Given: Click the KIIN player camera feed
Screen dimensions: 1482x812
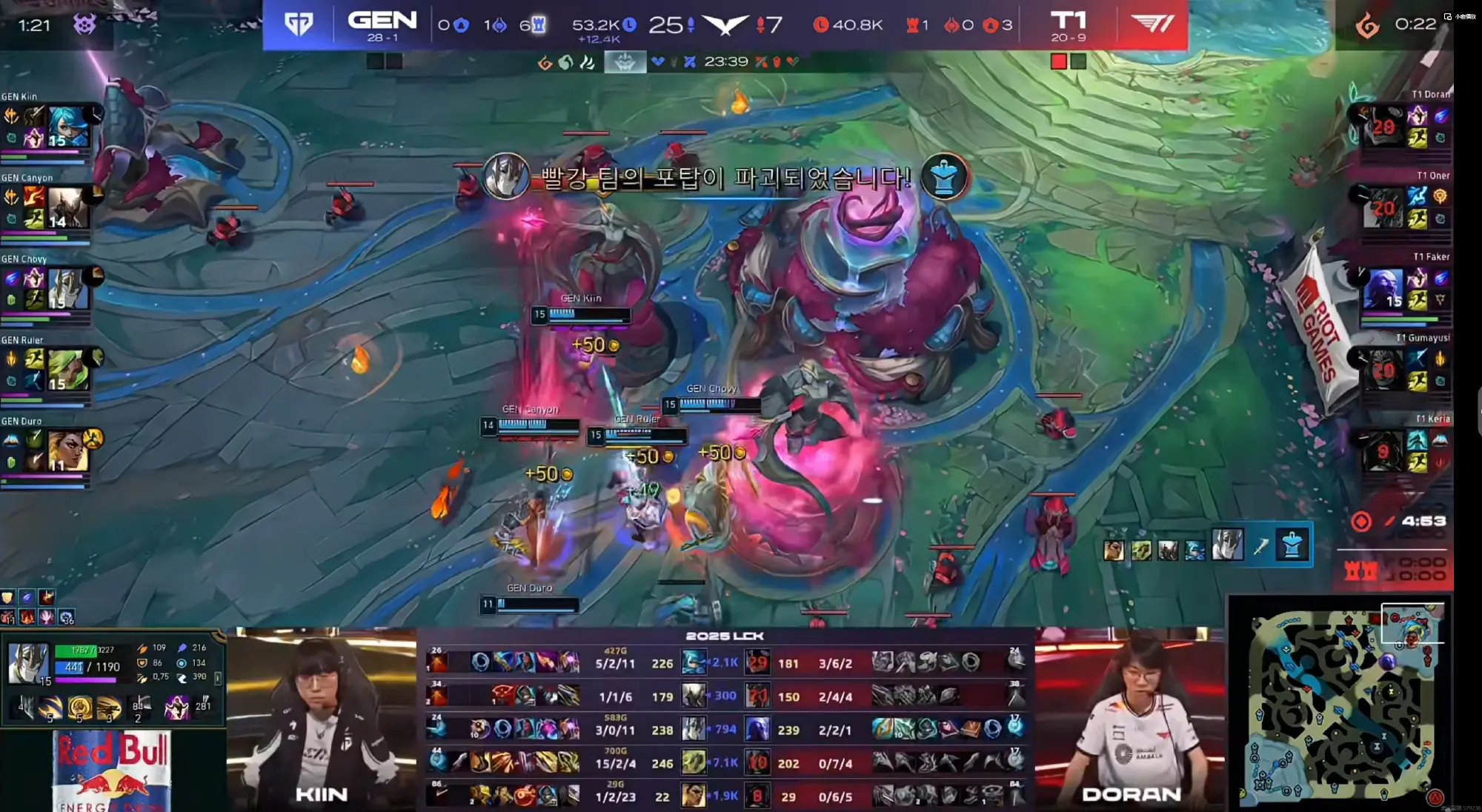Looking at the screenshot, I should [x=322, y=719].
